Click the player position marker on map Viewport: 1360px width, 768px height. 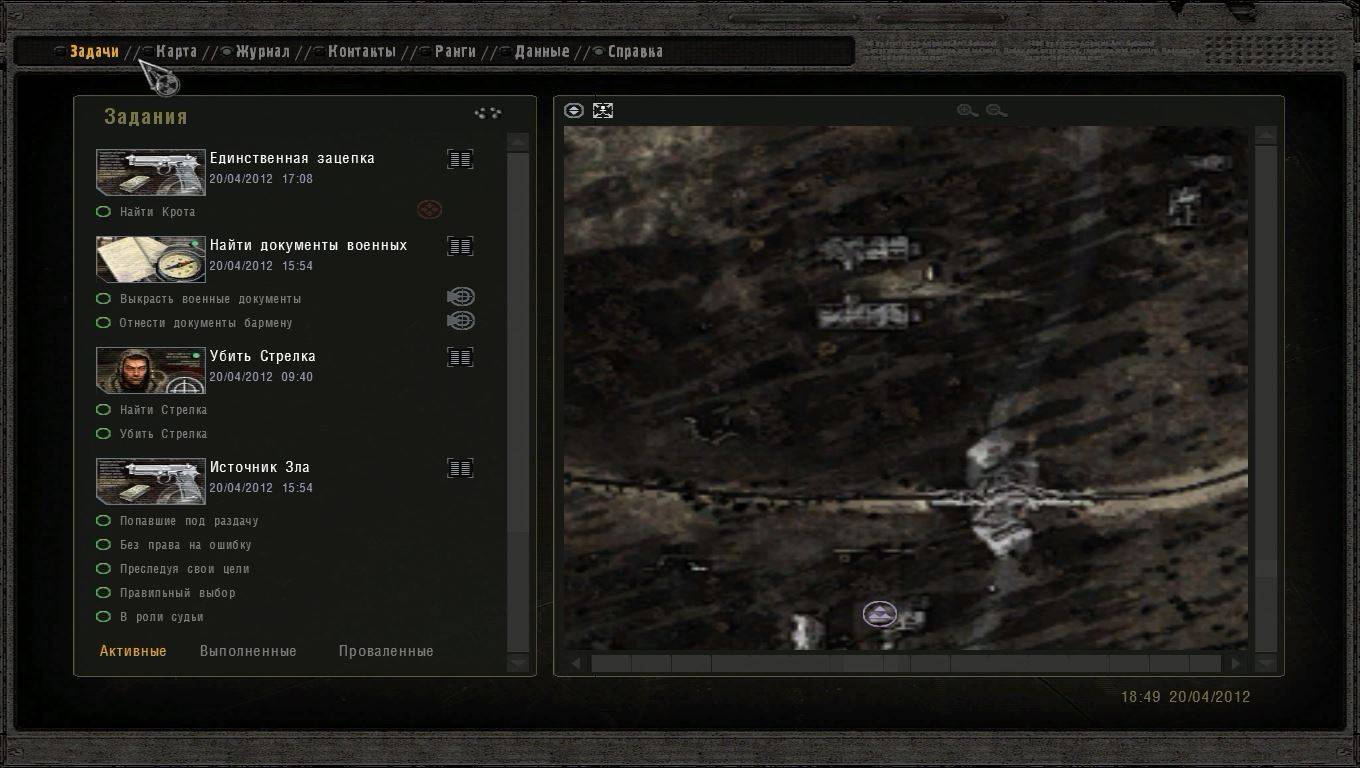pos(880,614)
